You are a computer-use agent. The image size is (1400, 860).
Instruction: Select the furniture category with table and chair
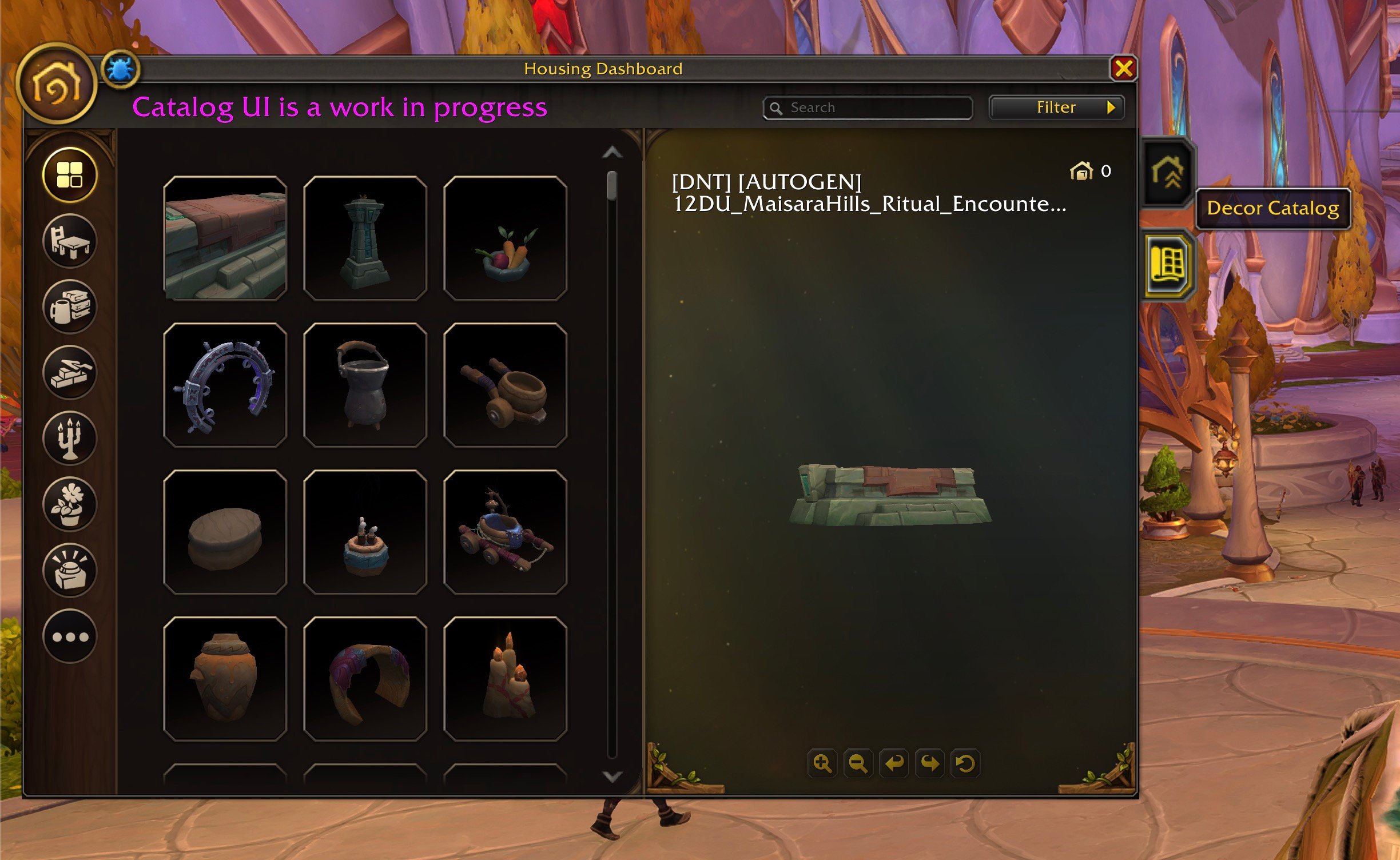coord(70,241)
